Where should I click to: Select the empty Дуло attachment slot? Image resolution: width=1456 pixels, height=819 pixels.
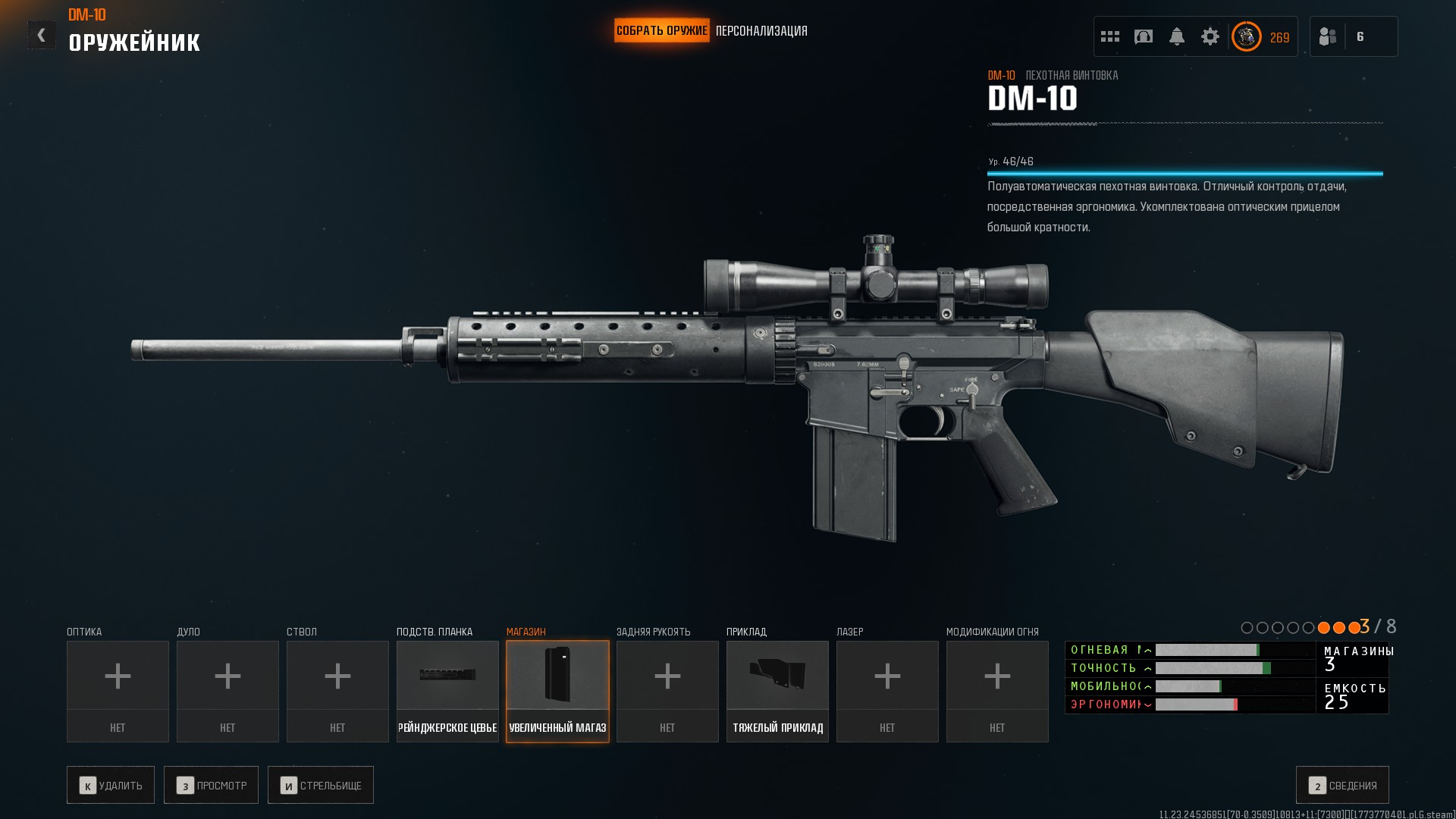pos(227,691)
